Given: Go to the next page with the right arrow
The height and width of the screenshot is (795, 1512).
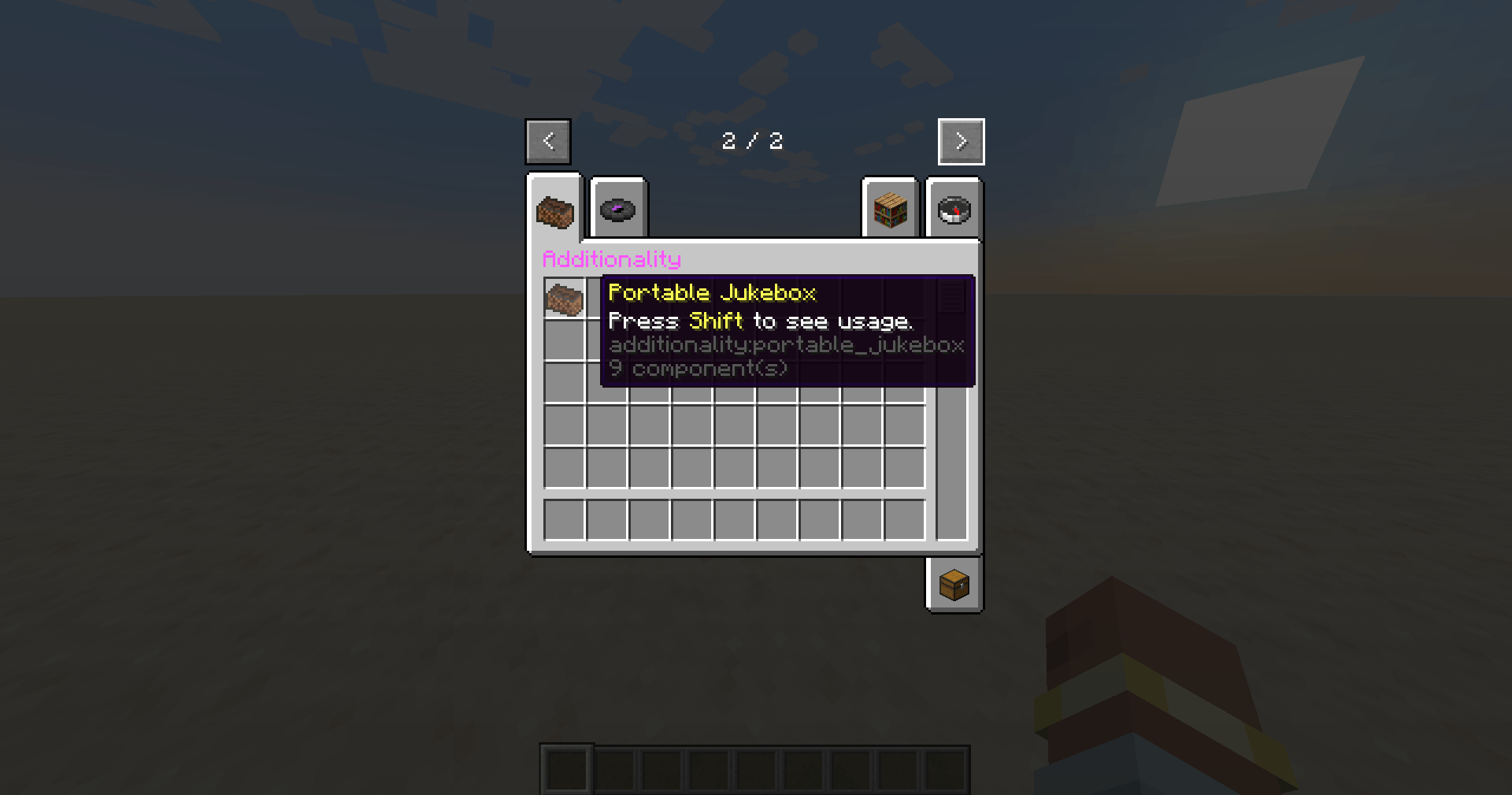Looking at the screenshot, I should click(961, 141).
